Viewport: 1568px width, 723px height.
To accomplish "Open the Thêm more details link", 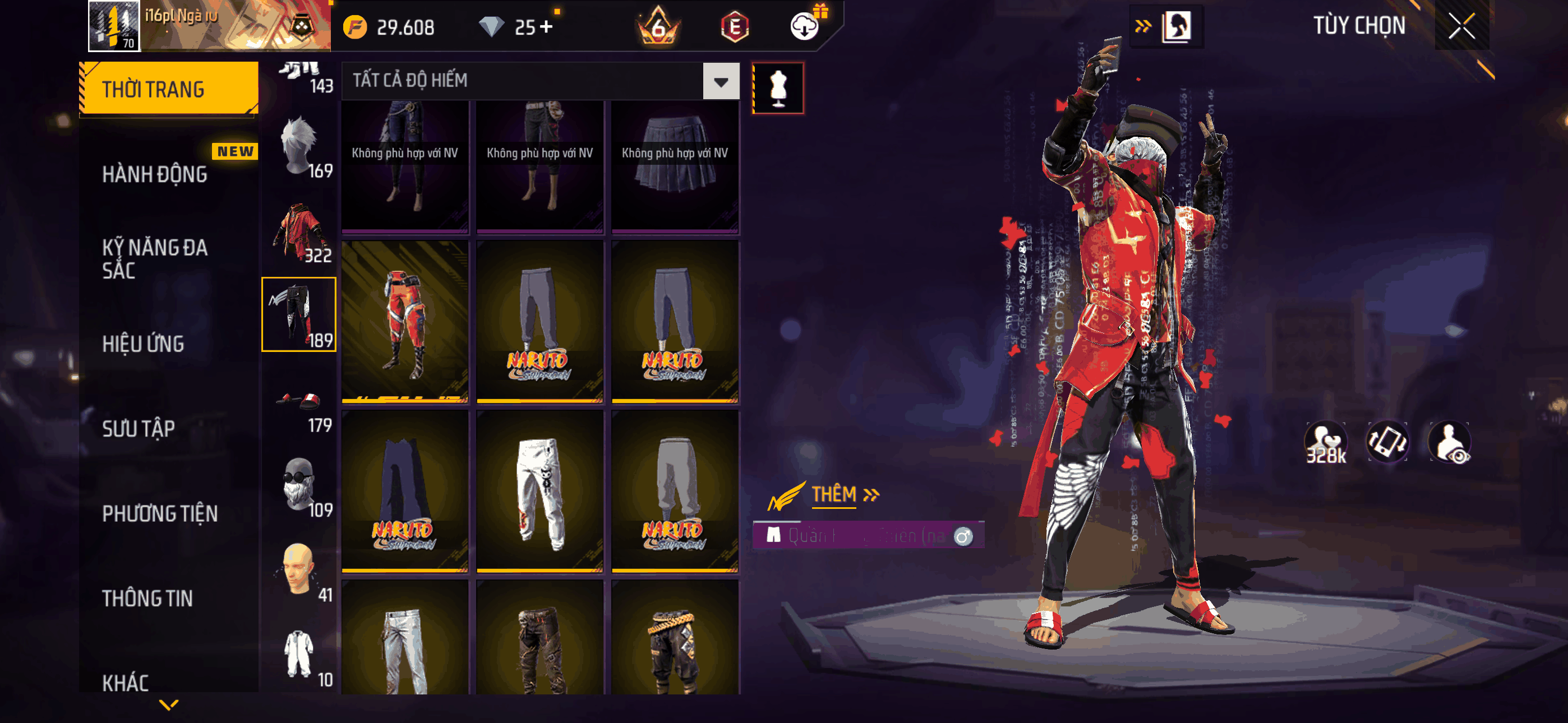I will (x=844, y=494).
